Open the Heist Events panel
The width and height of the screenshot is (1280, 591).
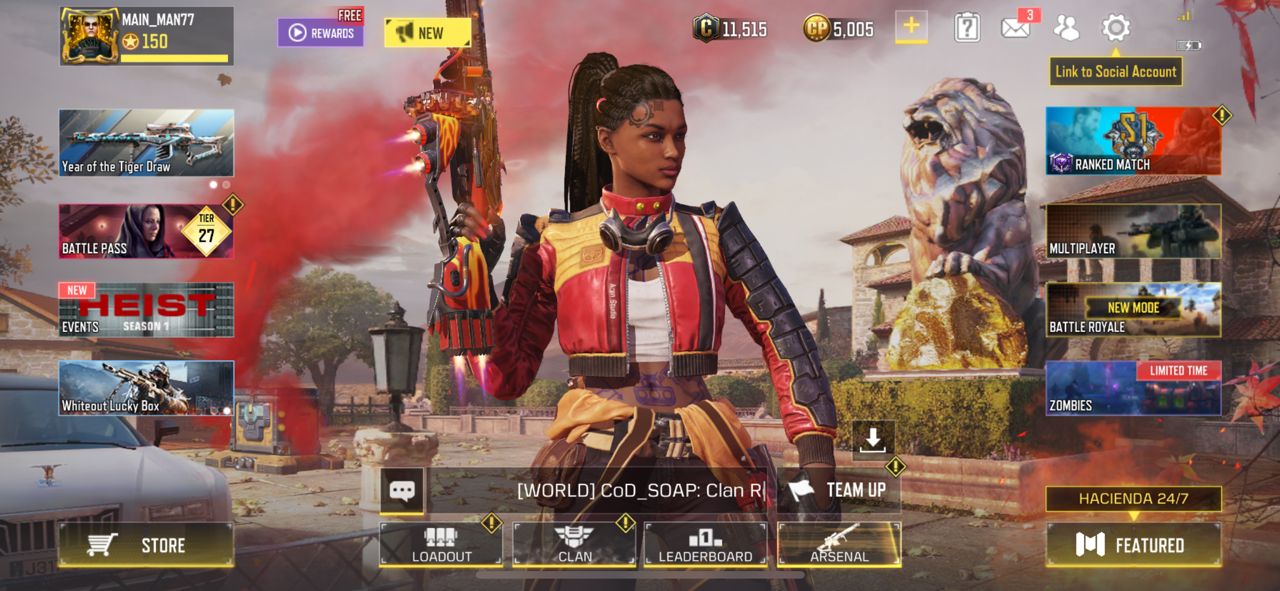(x=146, y=309)
